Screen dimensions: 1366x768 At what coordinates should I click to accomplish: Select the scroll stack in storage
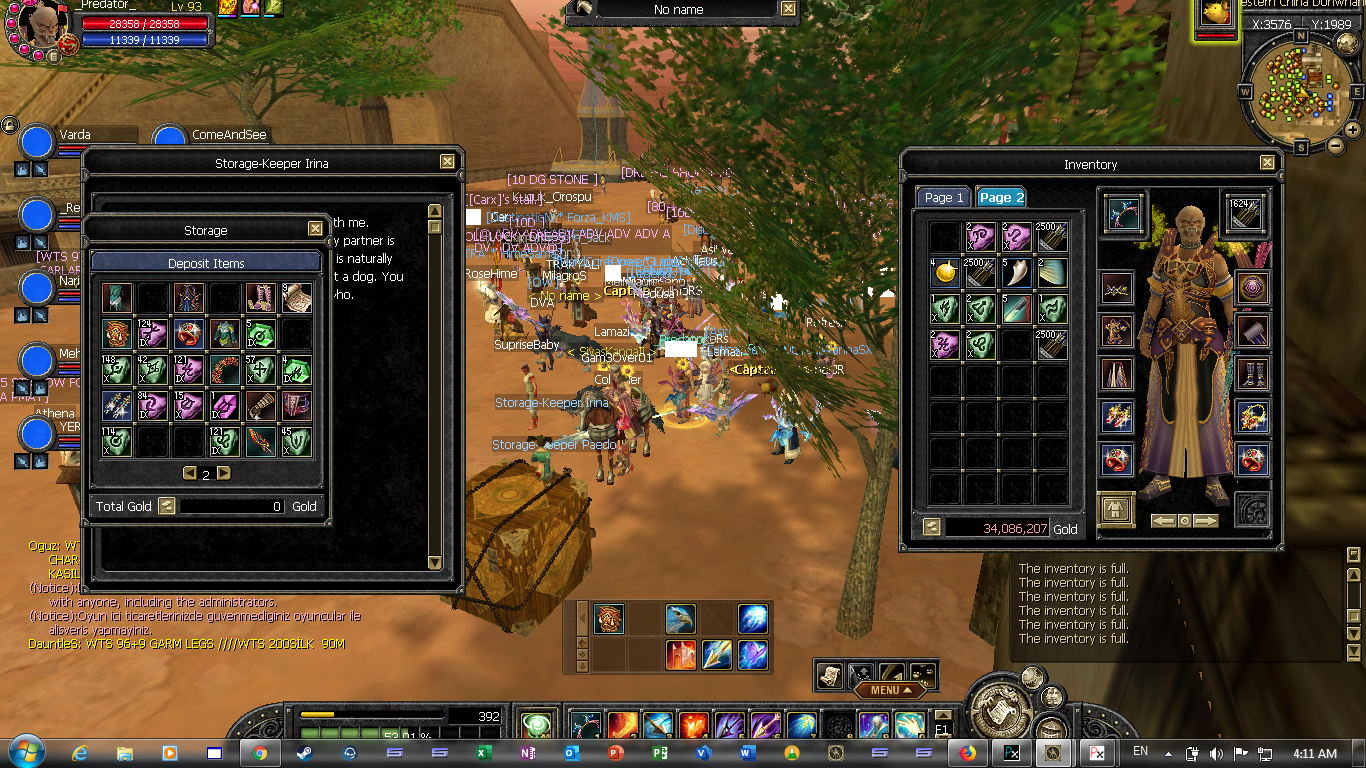[x=297, y=297]
